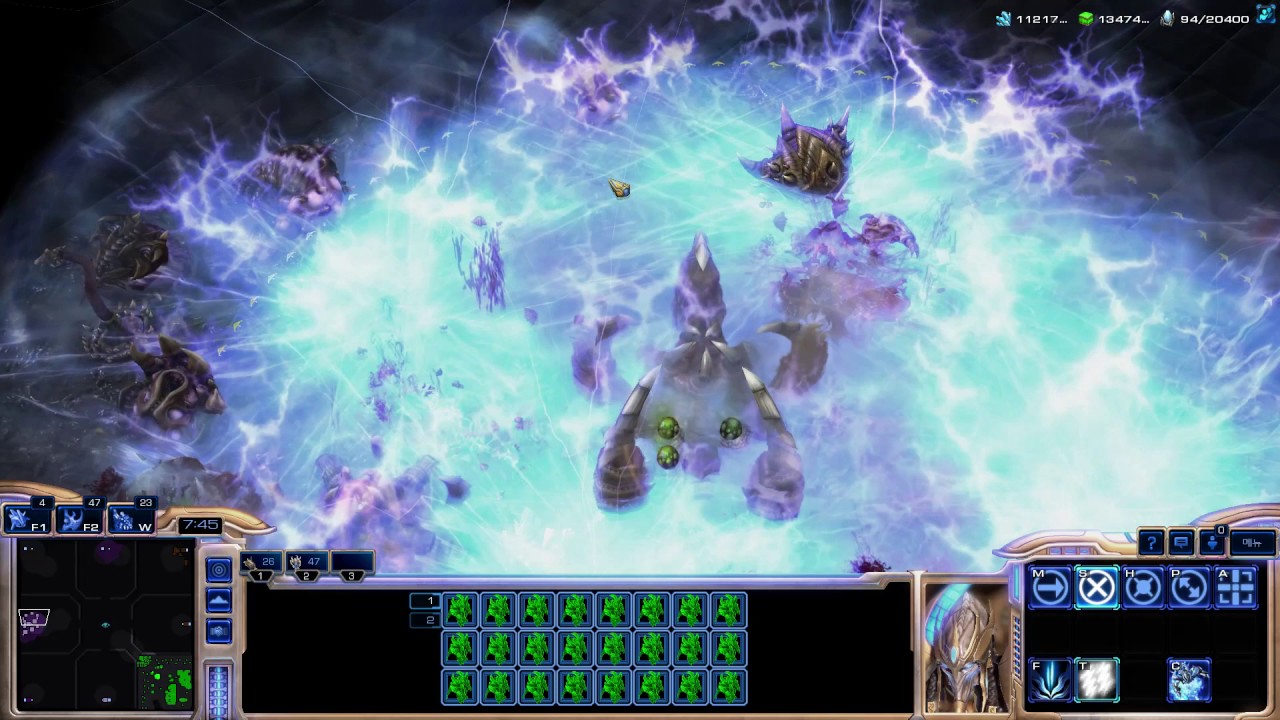
Task: Trigger the Archon merge ability
Action: coord(1189,680)
